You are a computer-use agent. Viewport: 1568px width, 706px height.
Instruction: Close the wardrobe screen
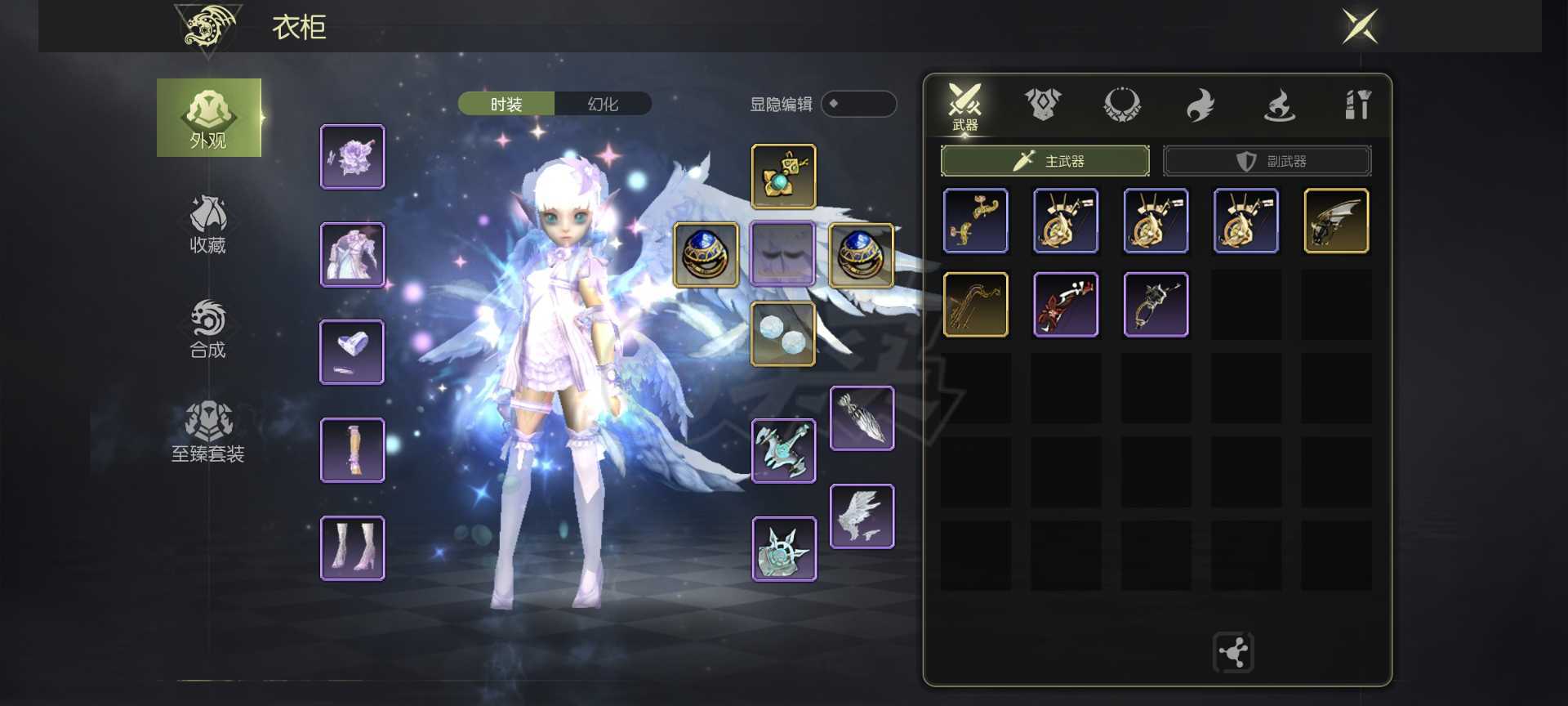point(1360,26)
